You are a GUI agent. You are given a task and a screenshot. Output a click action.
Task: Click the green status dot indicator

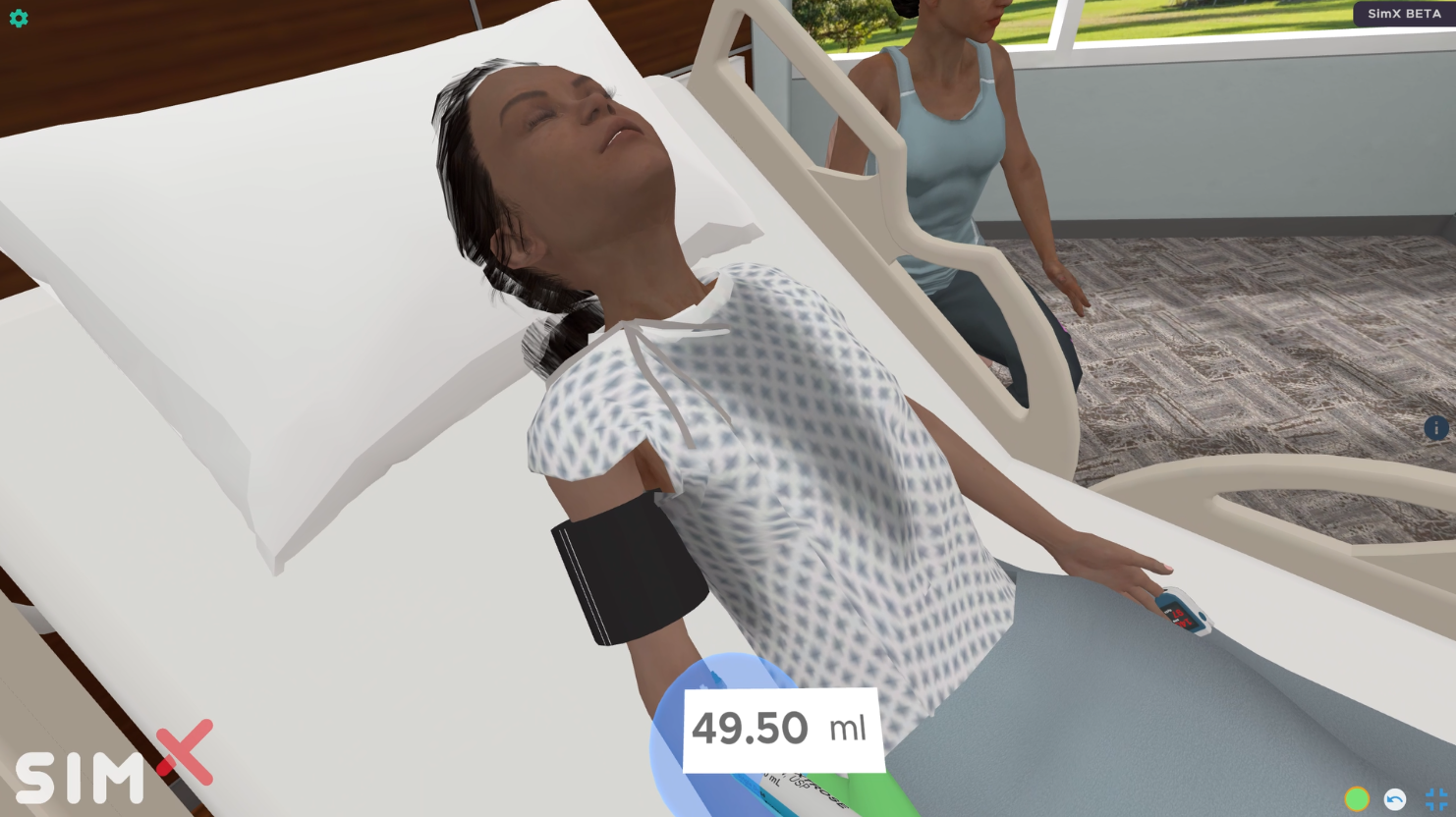[1357, 799]
